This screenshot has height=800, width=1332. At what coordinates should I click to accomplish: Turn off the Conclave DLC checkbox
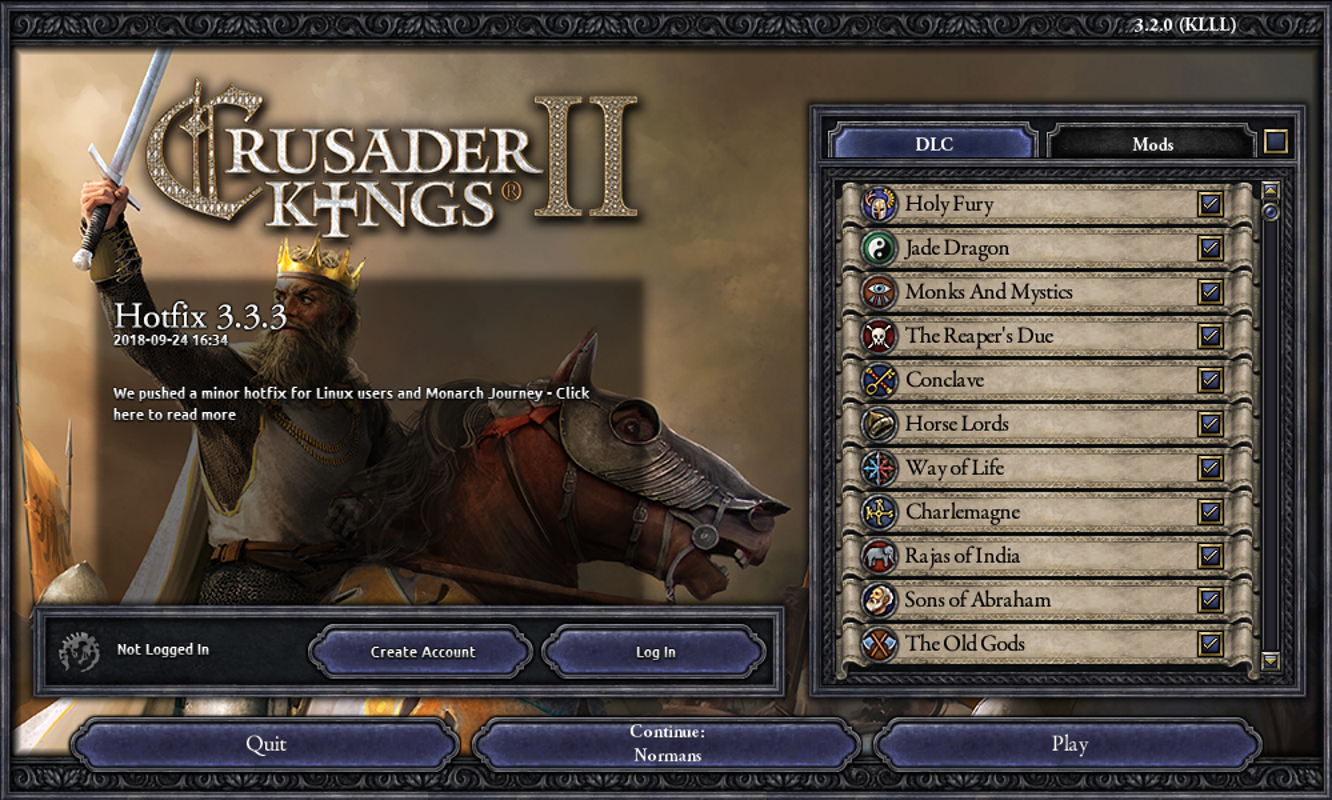pos(1210,380)
